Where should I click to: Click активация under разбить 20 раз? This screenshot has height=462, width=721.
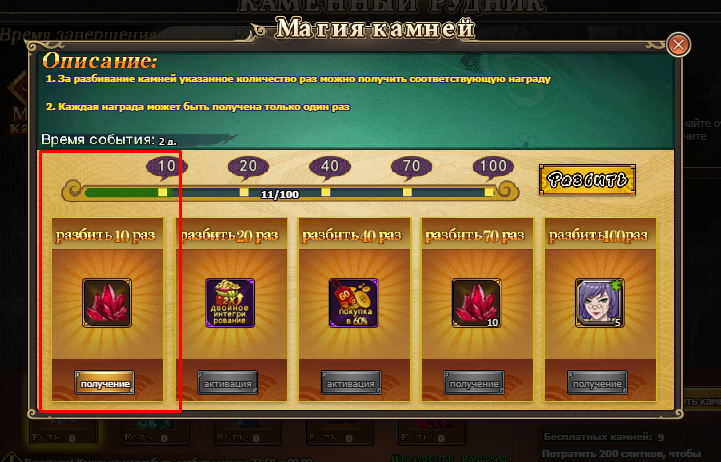click(x=227, y=383)
